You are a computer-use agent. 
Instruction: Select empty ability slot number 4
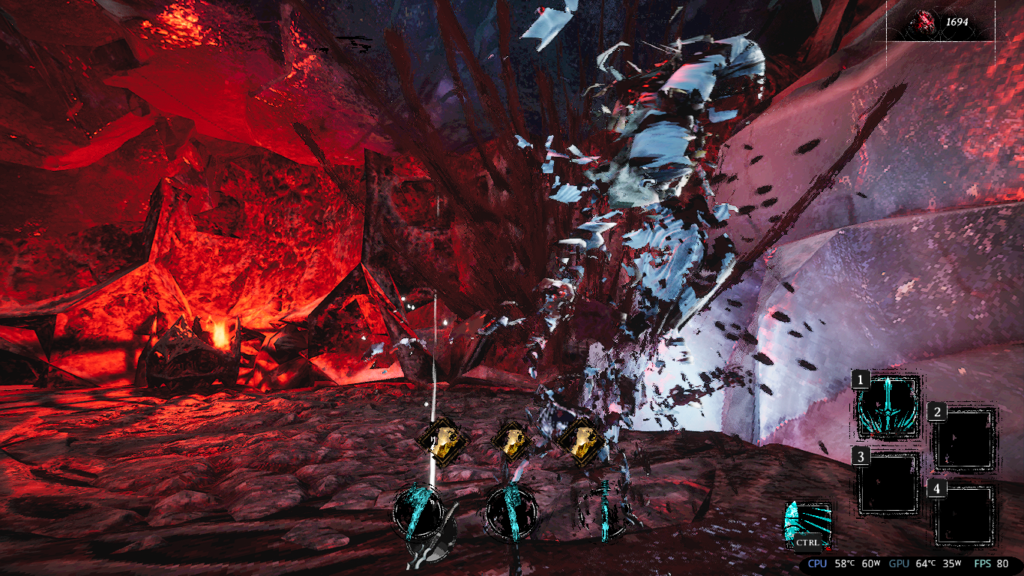pos(964,515)
